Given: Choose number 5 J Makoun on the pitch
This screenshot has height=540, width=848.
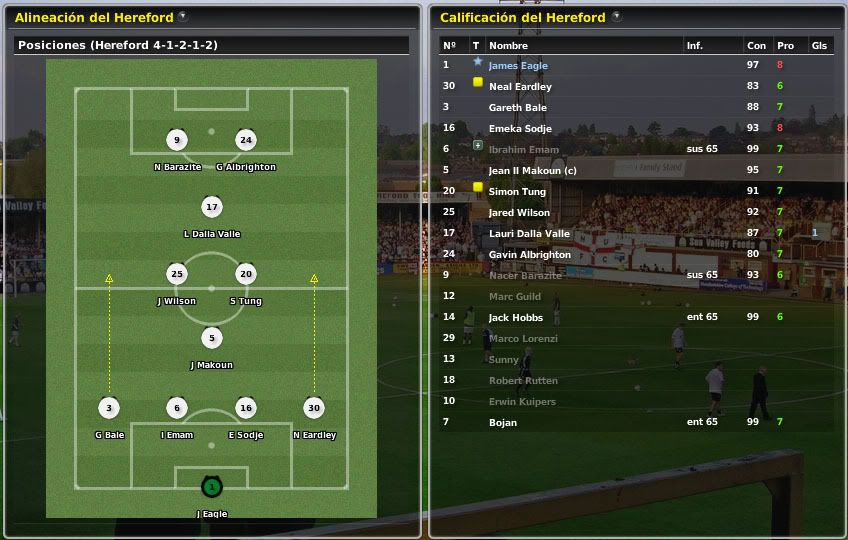Looking at the screenshot, I should coord(211,338).
